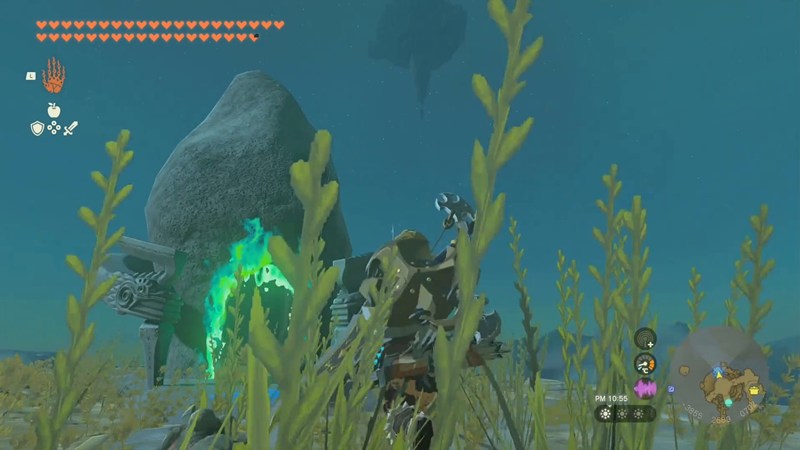800x450 pixels.
Task: Select the teal circle marker on minimap
Action: (728, 402)
